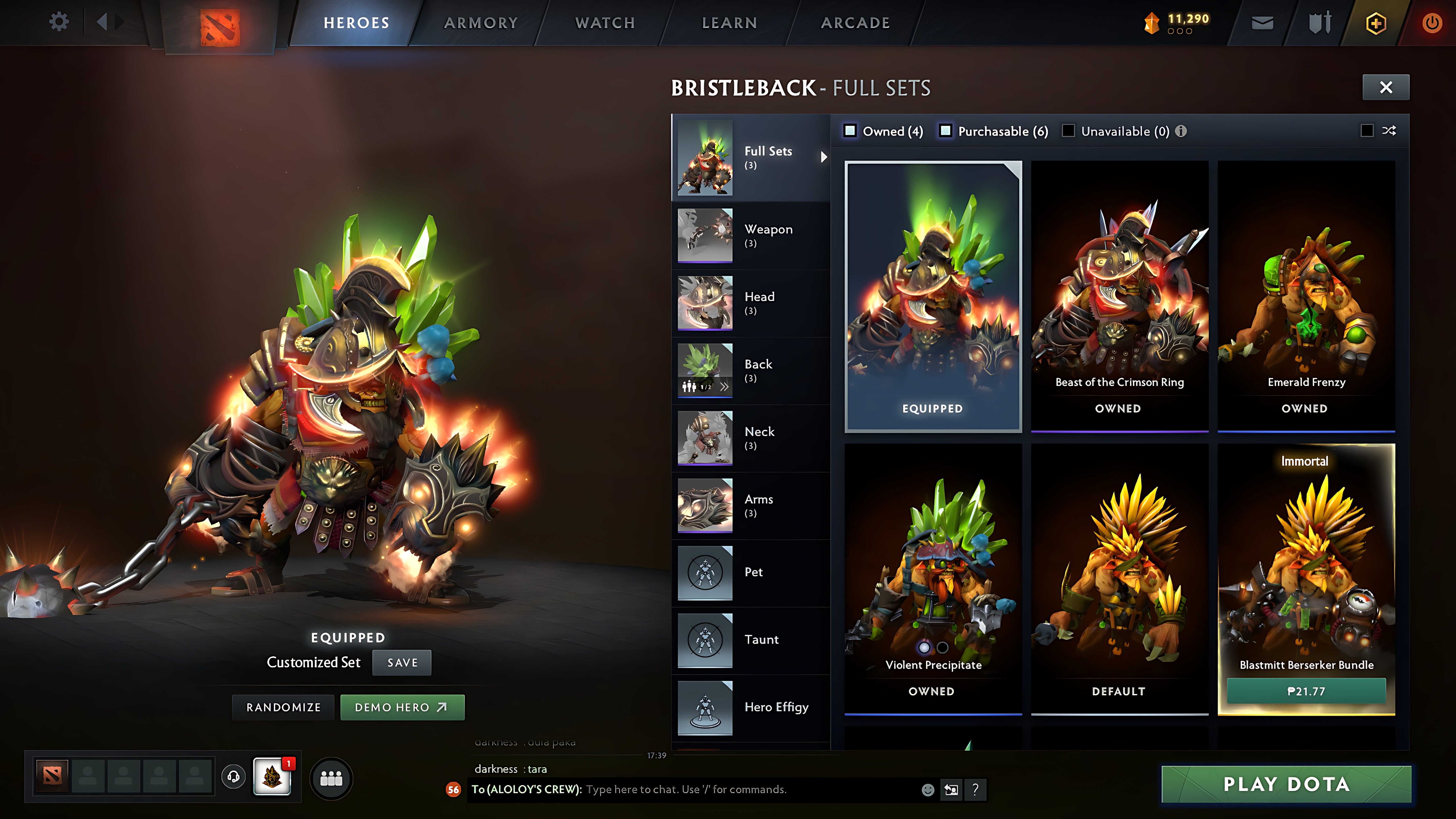This screenshot has height=819, width=1456.
Task: Open the Armory tab
Action: (481, 23)
